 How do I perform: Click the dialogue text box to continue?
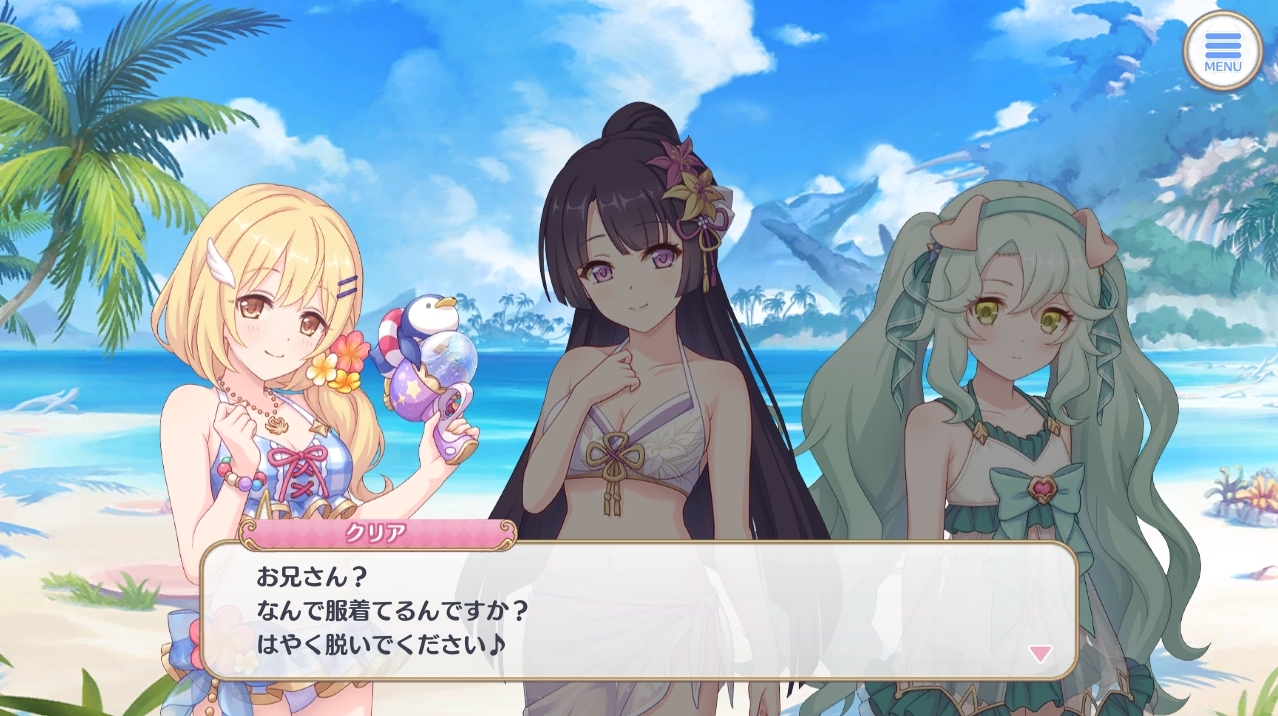[638, 610]
